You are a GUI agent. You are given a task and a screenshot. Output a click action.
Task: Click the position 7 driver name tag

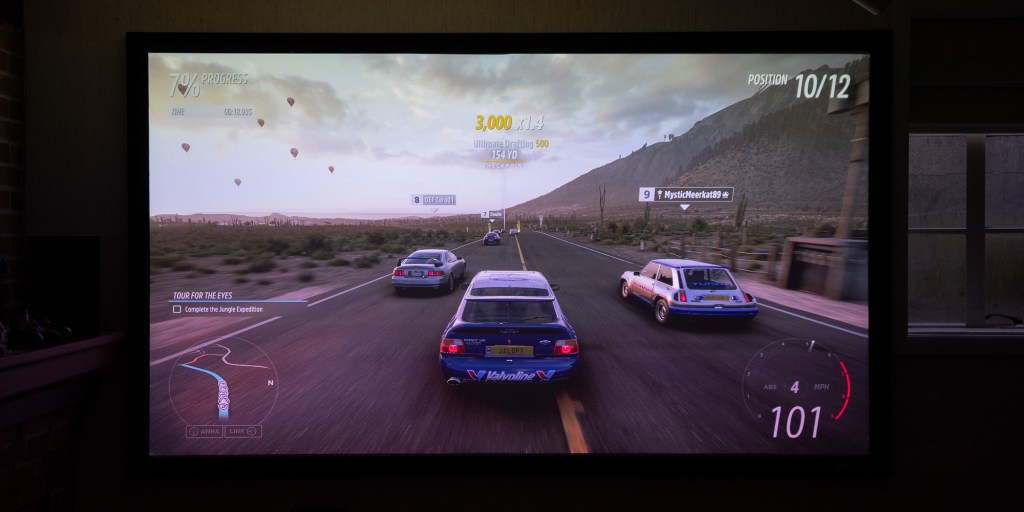[x=492, y=213]
